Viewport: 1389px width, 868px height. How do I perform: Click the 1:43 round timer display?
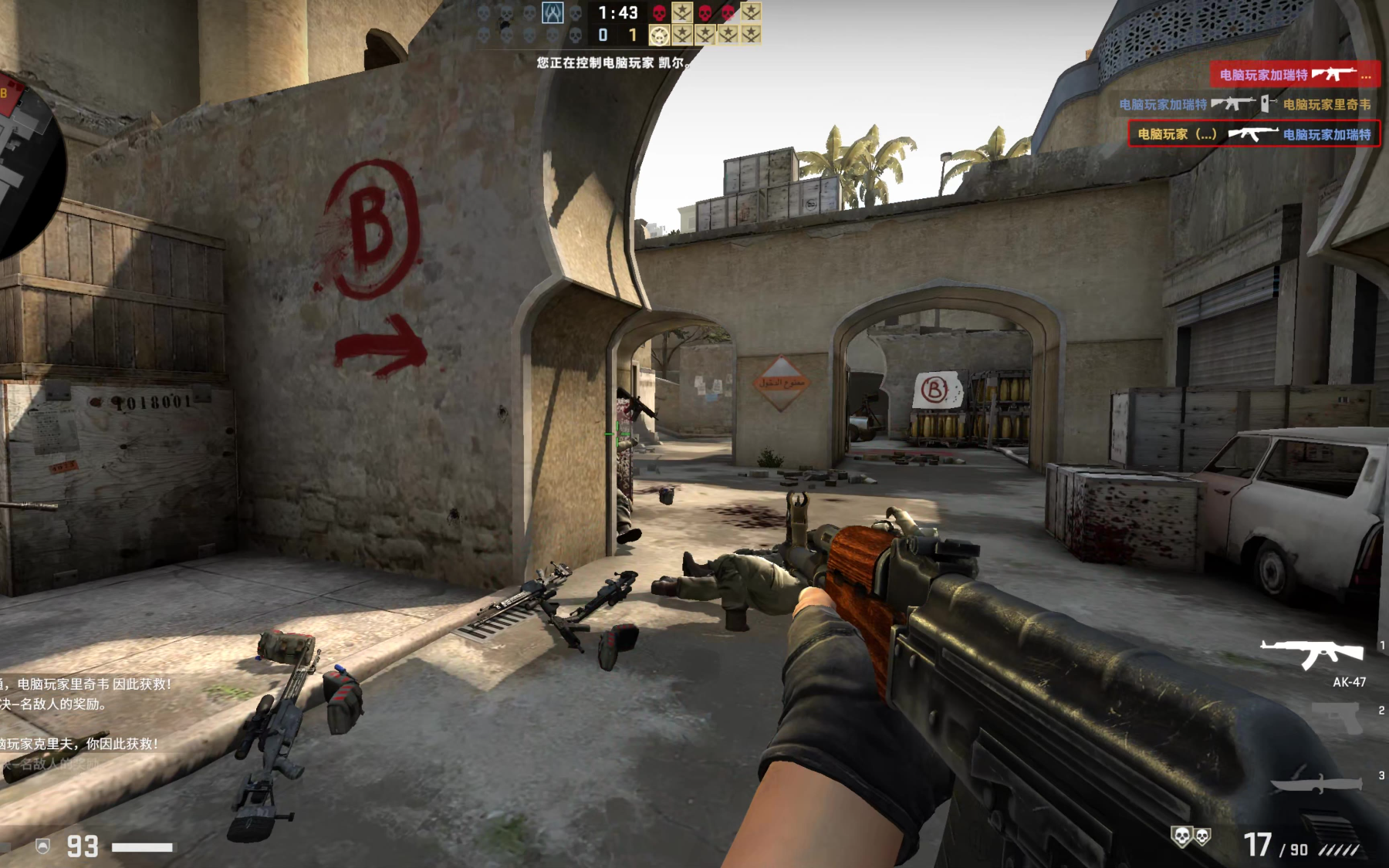click(x=617, y=13)
